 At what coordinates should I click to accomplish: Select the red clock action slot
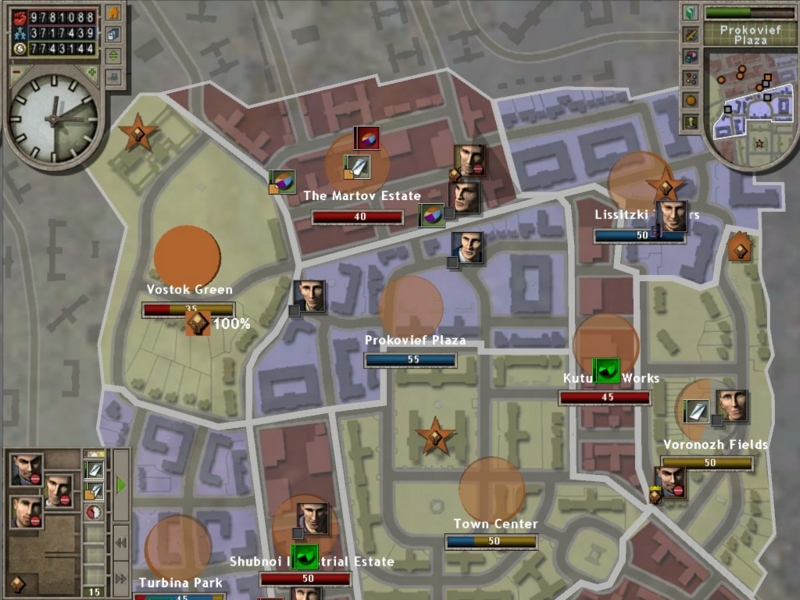[x=93, y=512]
